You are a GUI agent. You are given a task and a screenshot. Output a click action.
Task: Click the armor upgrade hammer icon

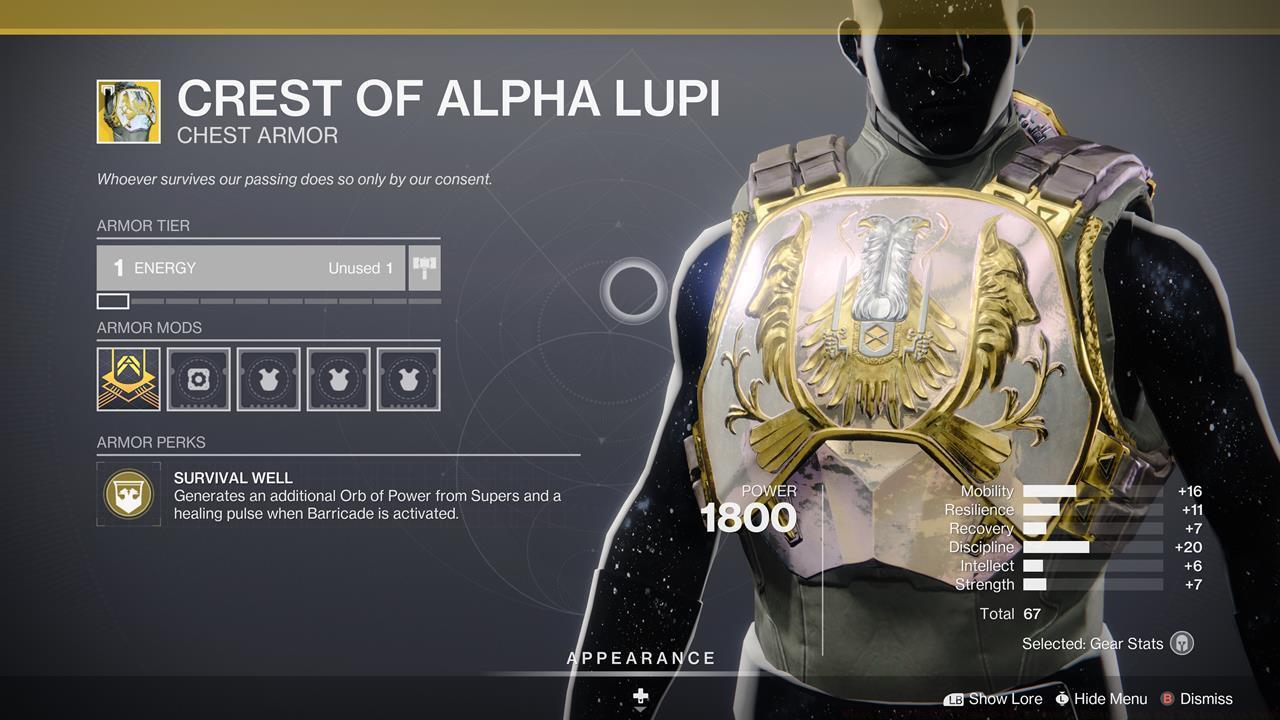click(x=423, y=267)
